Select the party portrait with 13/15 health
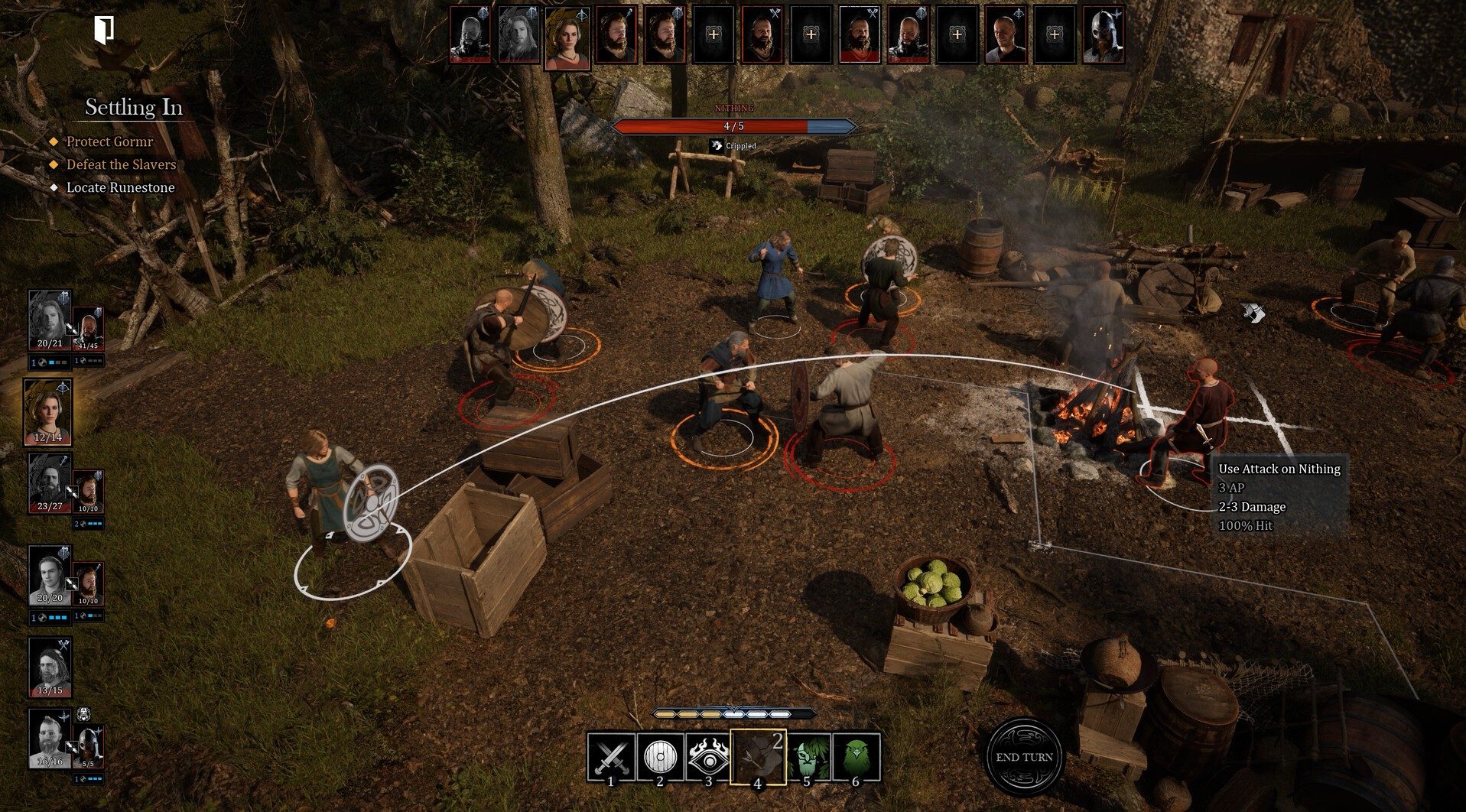 (x=50, y=667)
